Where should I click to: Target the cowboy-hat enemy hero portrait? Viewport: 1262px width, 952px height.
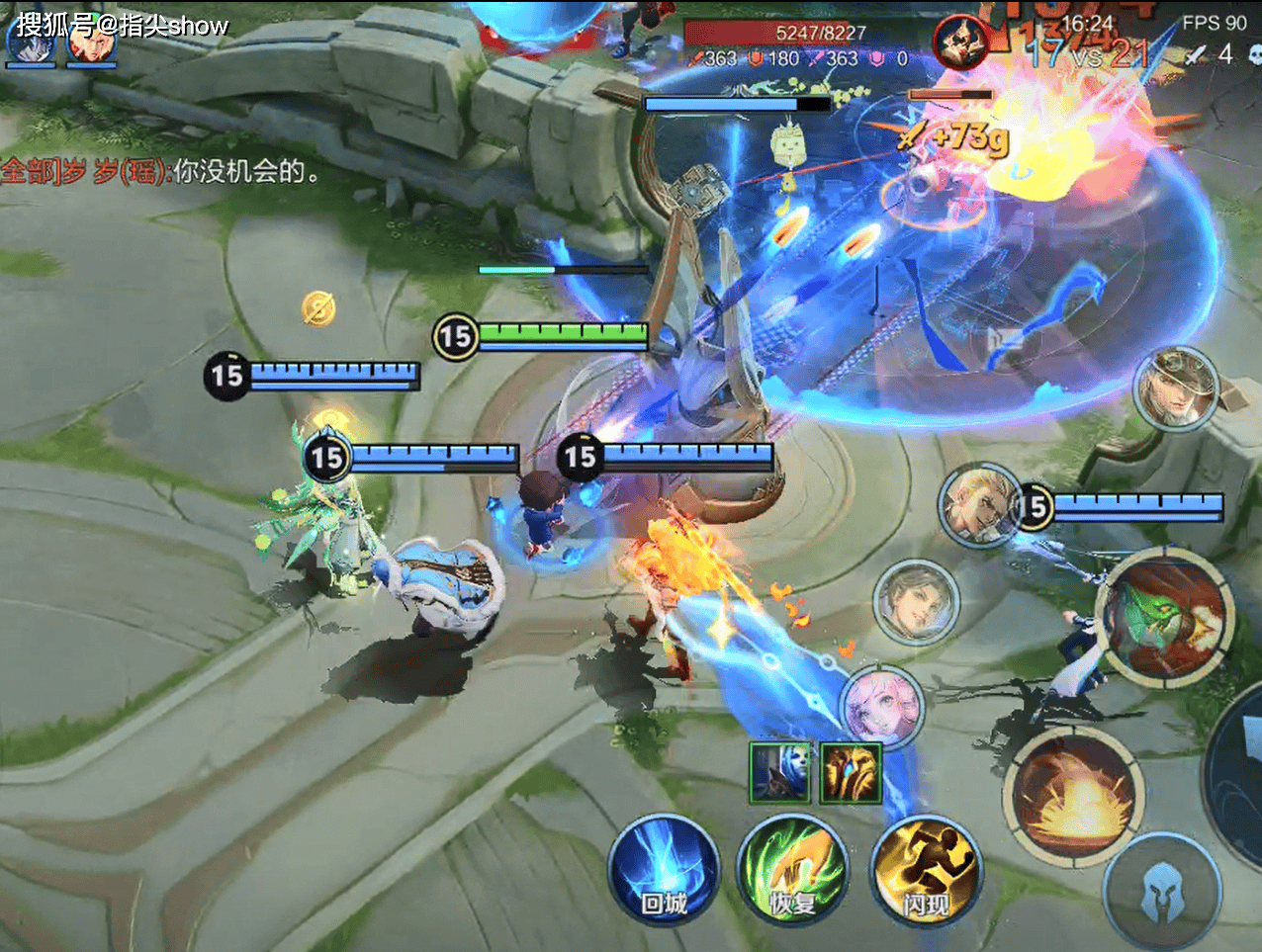point(1176,388)
